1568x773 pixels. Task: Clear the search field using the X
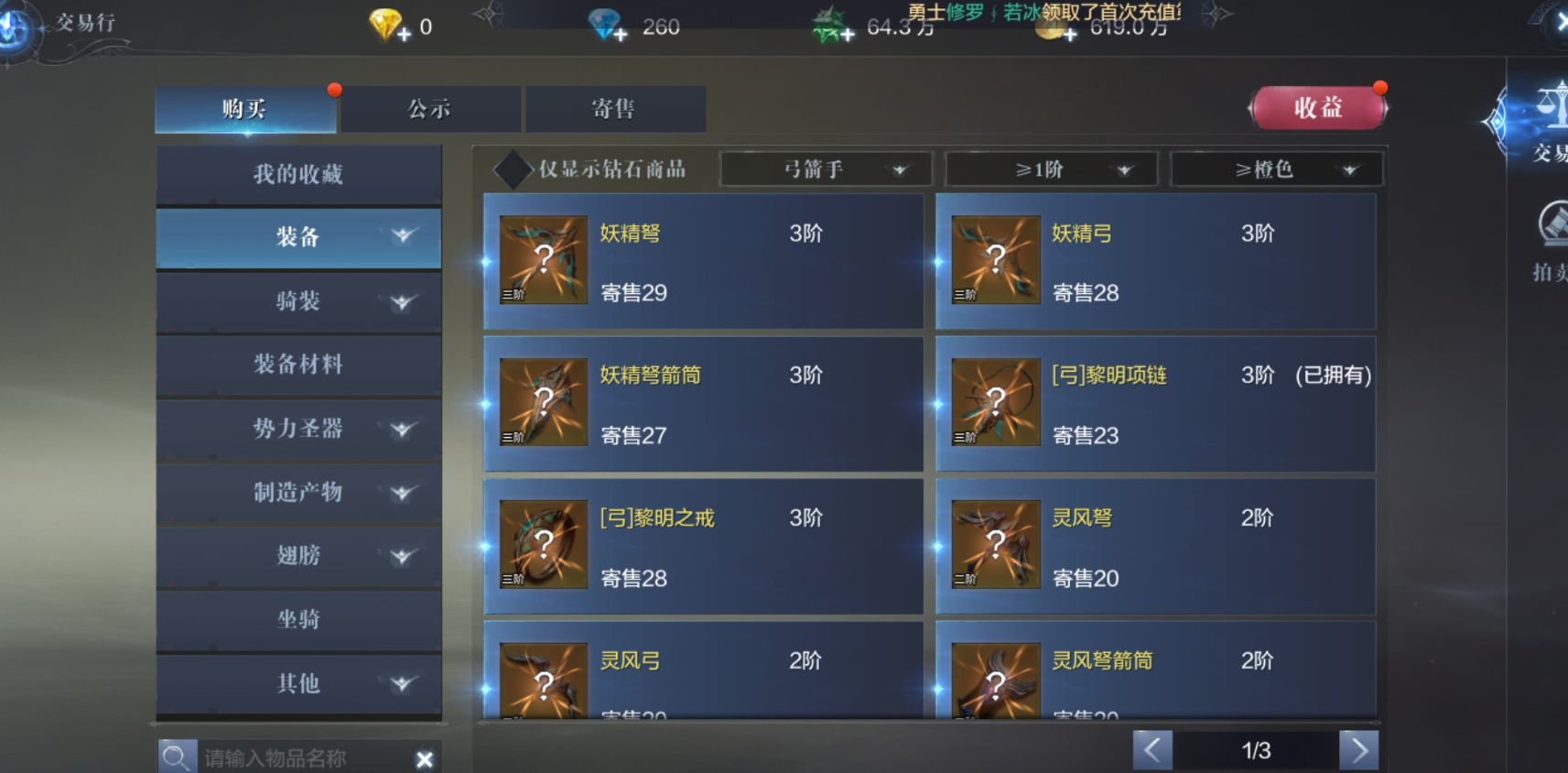pyautogui.click(x=424, y=758)
